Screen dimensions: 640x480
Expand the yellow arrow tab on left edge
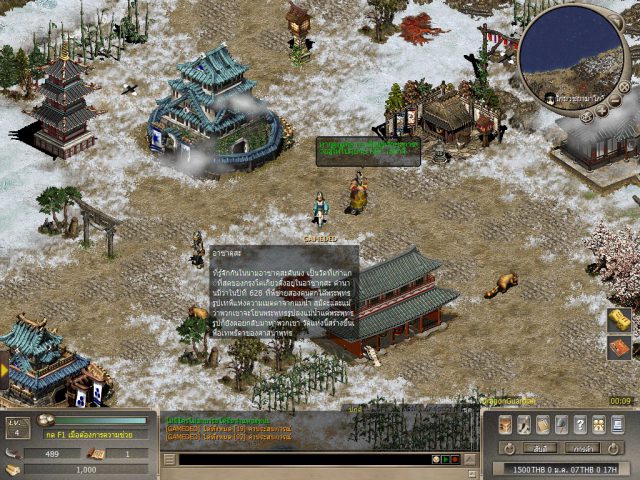tap(4, 369)
